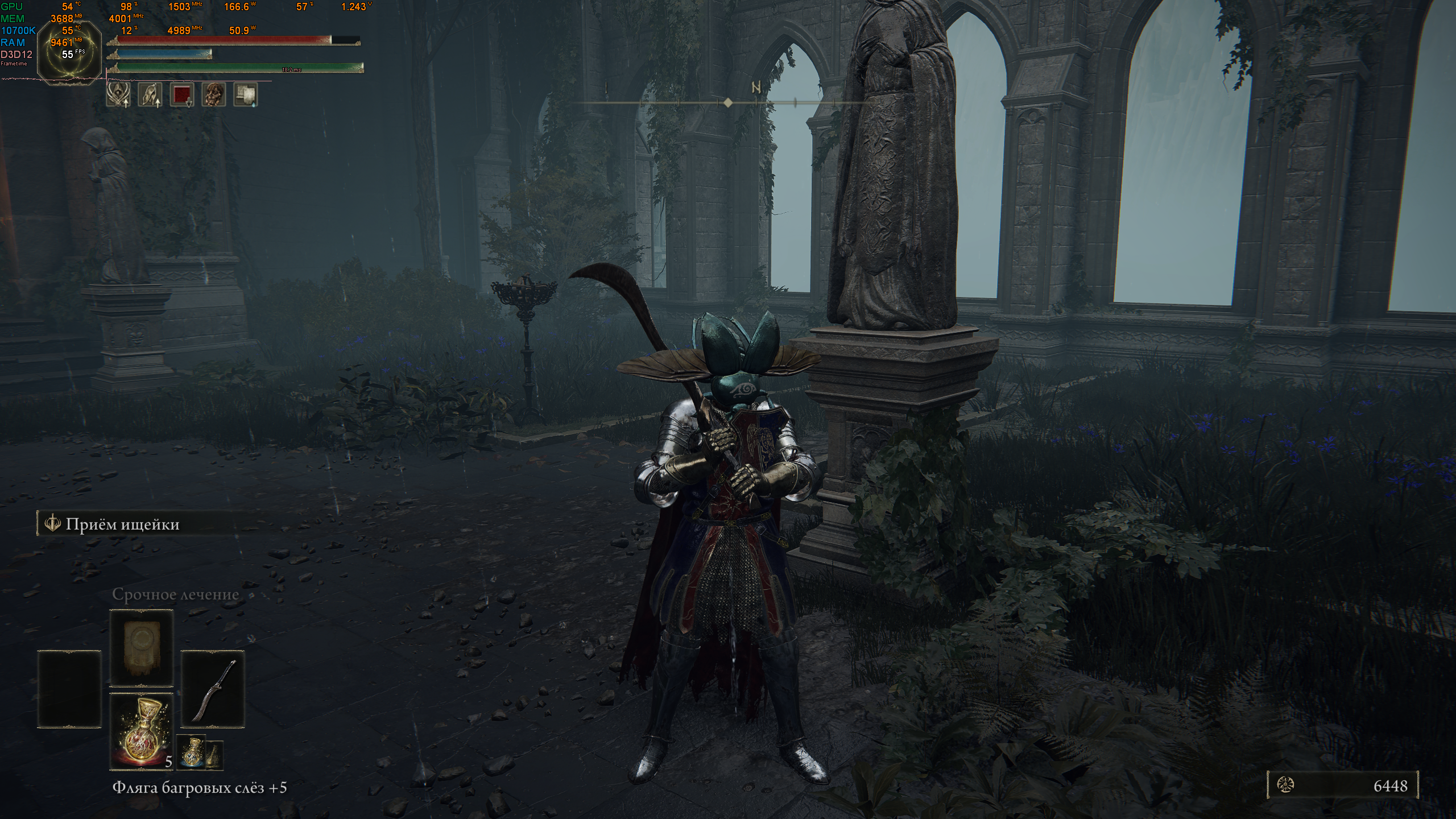Click the red square debuff icon

(182, 94)
